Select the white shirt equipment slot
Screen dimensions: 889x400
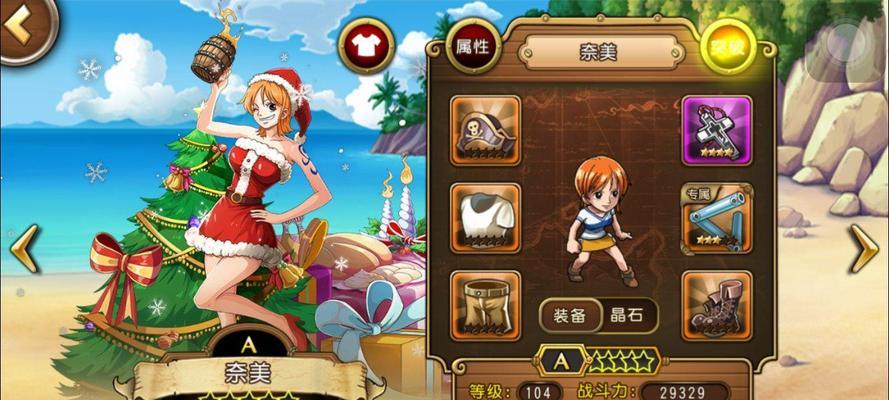coord(485,217)
